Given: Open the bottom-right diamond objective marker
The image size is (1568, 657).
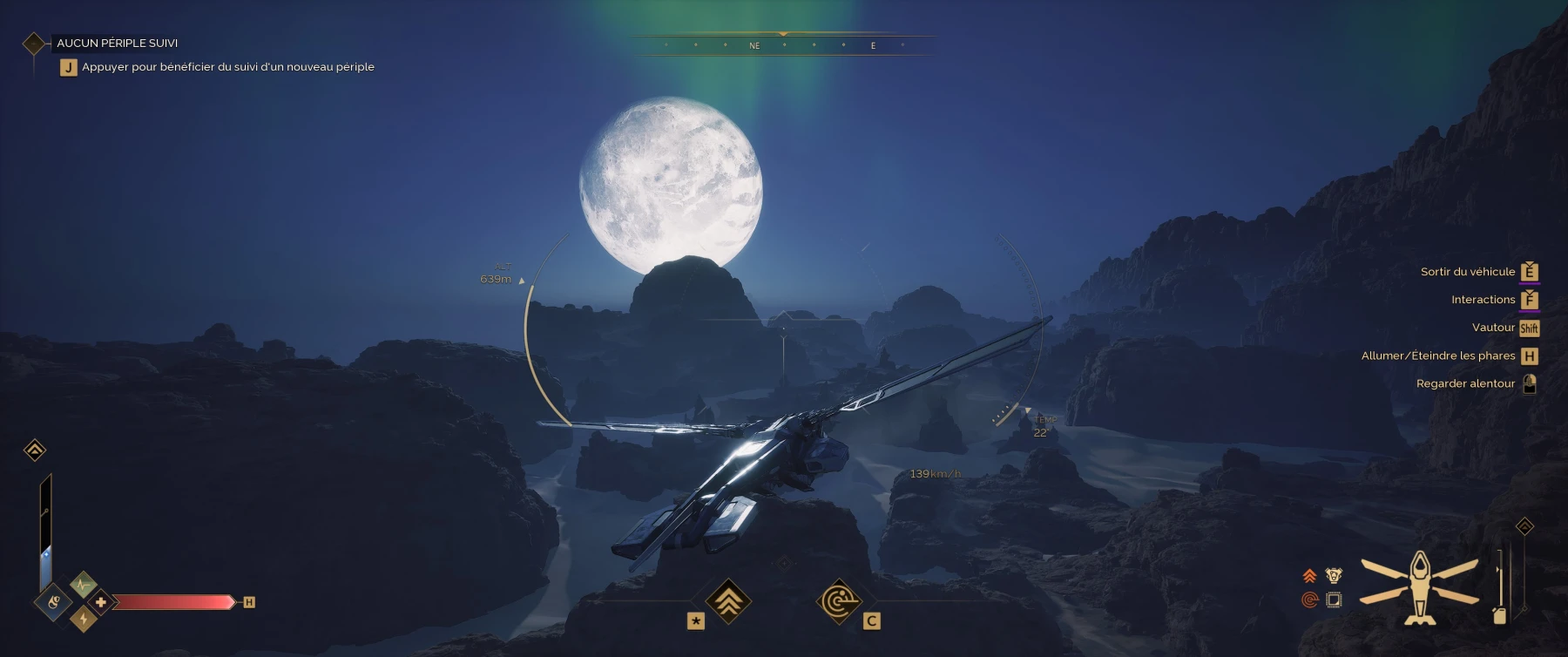Looking at the screenshot, I should coord(1524,525).
